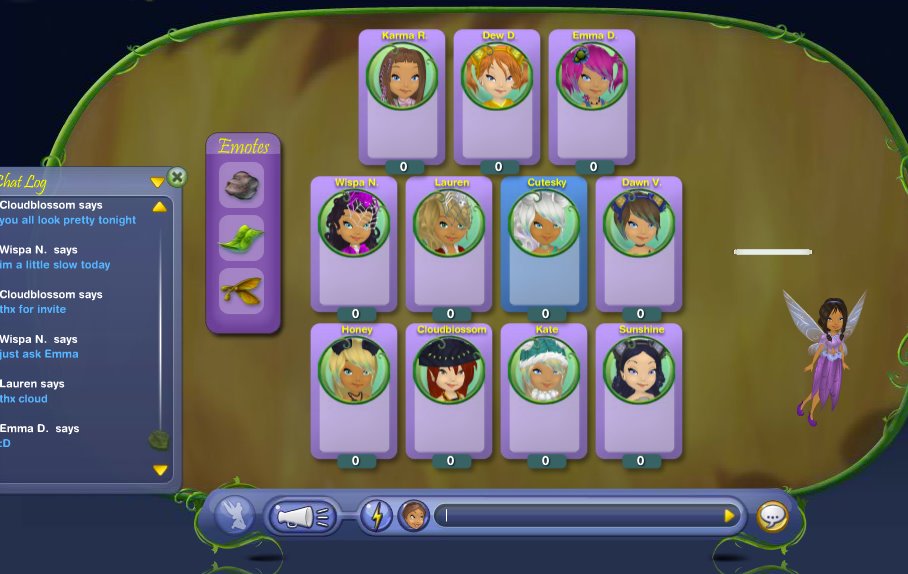The height and width of the screenshot is (574, 908).
Task: Collapse the Chat Log with the yellow arrow
Action: [x=157, y=182]
